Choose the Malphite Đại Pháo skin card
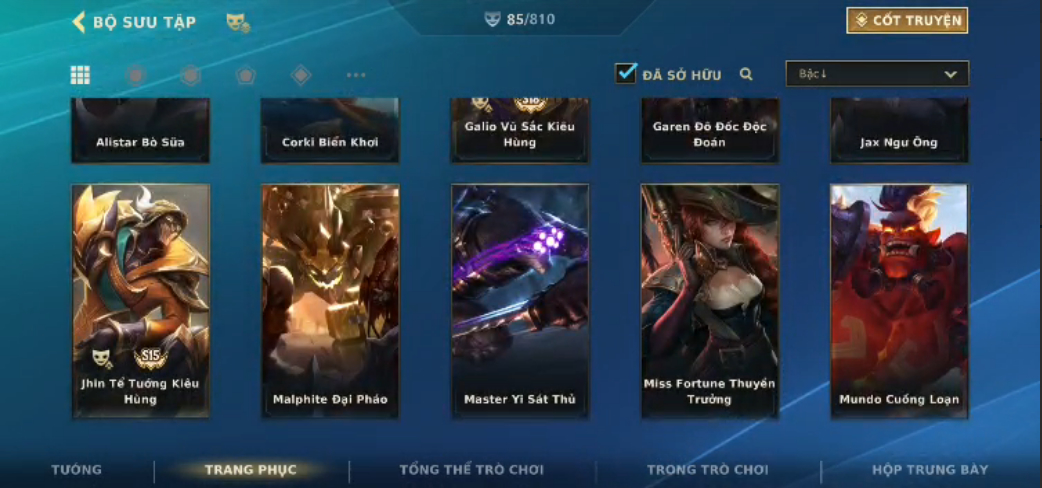The image size is (1042, 488). (330, 300)
